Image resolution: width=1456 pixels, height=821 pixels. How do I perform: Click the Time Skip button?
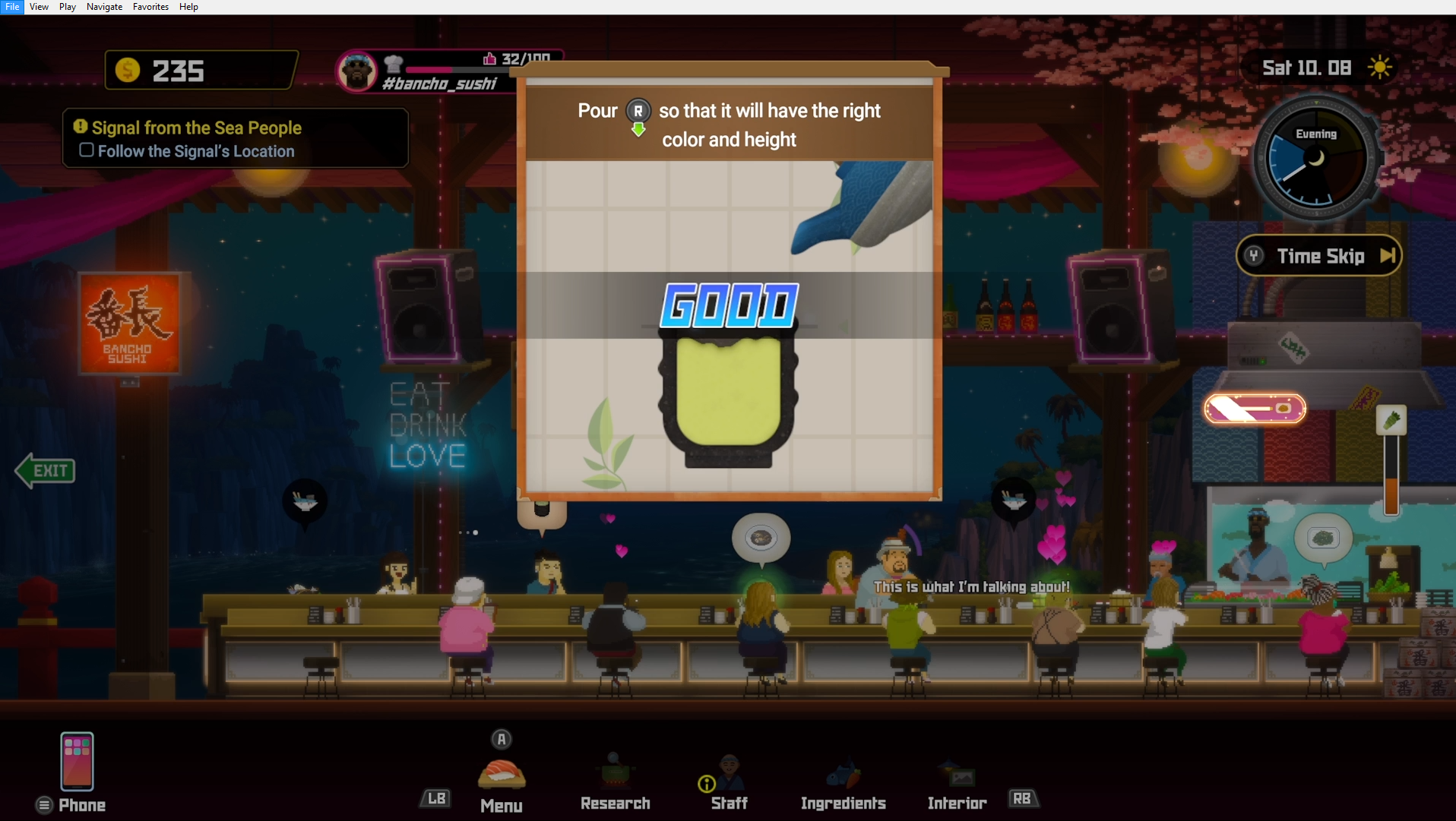pos(1319,256)
